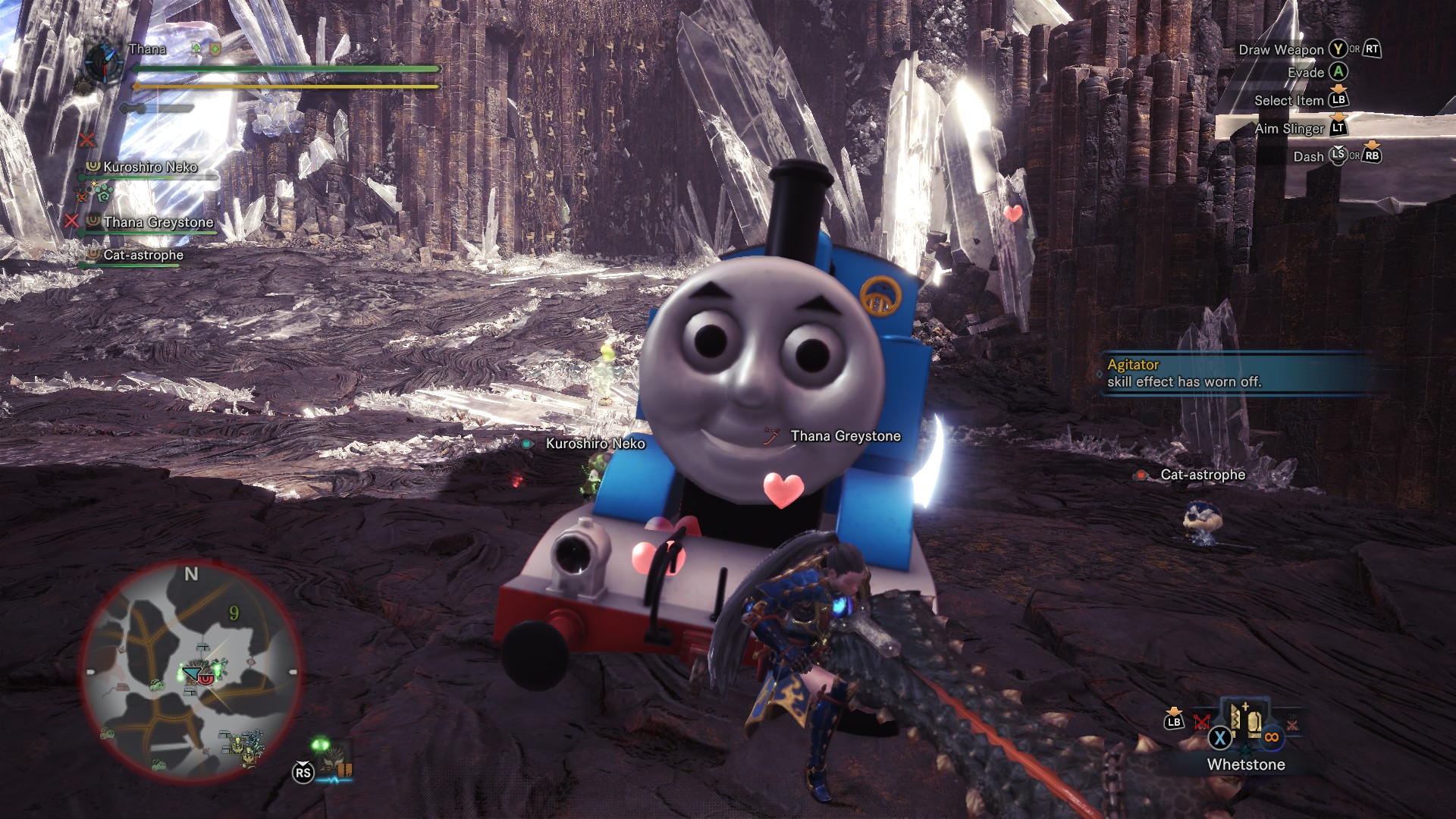Image resolution: width=1456 pixels, height=819 pixels.
Task: Select Thana Greystone in the party list
Action: point(158,222)
